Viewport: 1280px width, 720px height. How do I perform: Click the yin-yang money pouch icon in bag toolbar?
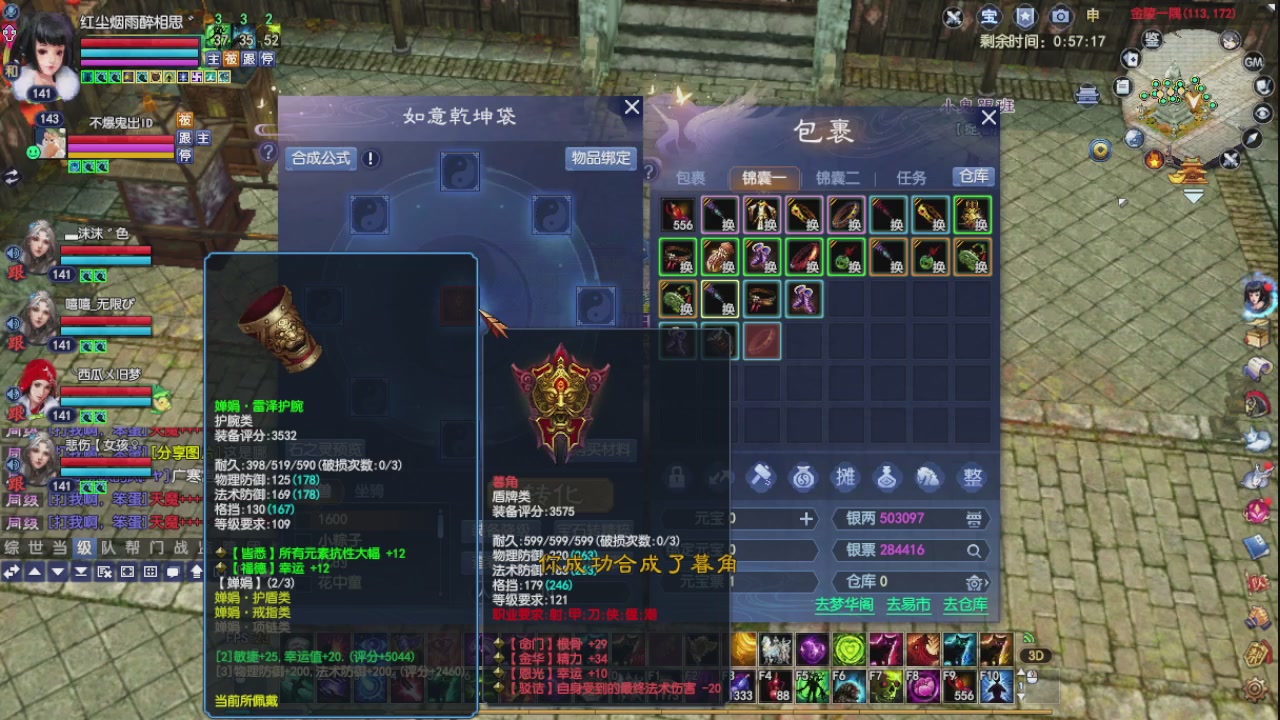tap(803, 478)
